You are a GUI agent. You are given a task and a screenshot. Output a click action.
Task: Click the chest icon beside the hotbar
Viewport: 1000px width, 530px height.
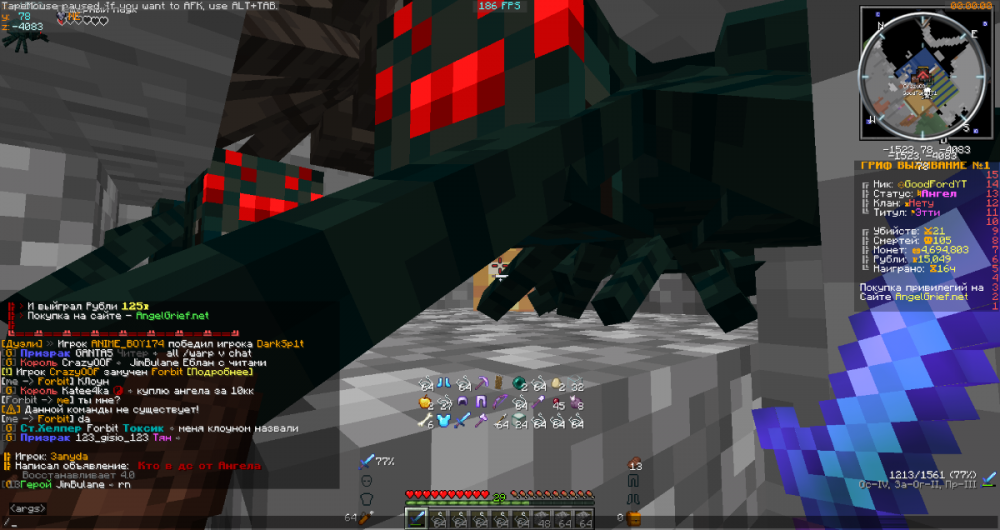pyautogui.click(x=633, y=518)
